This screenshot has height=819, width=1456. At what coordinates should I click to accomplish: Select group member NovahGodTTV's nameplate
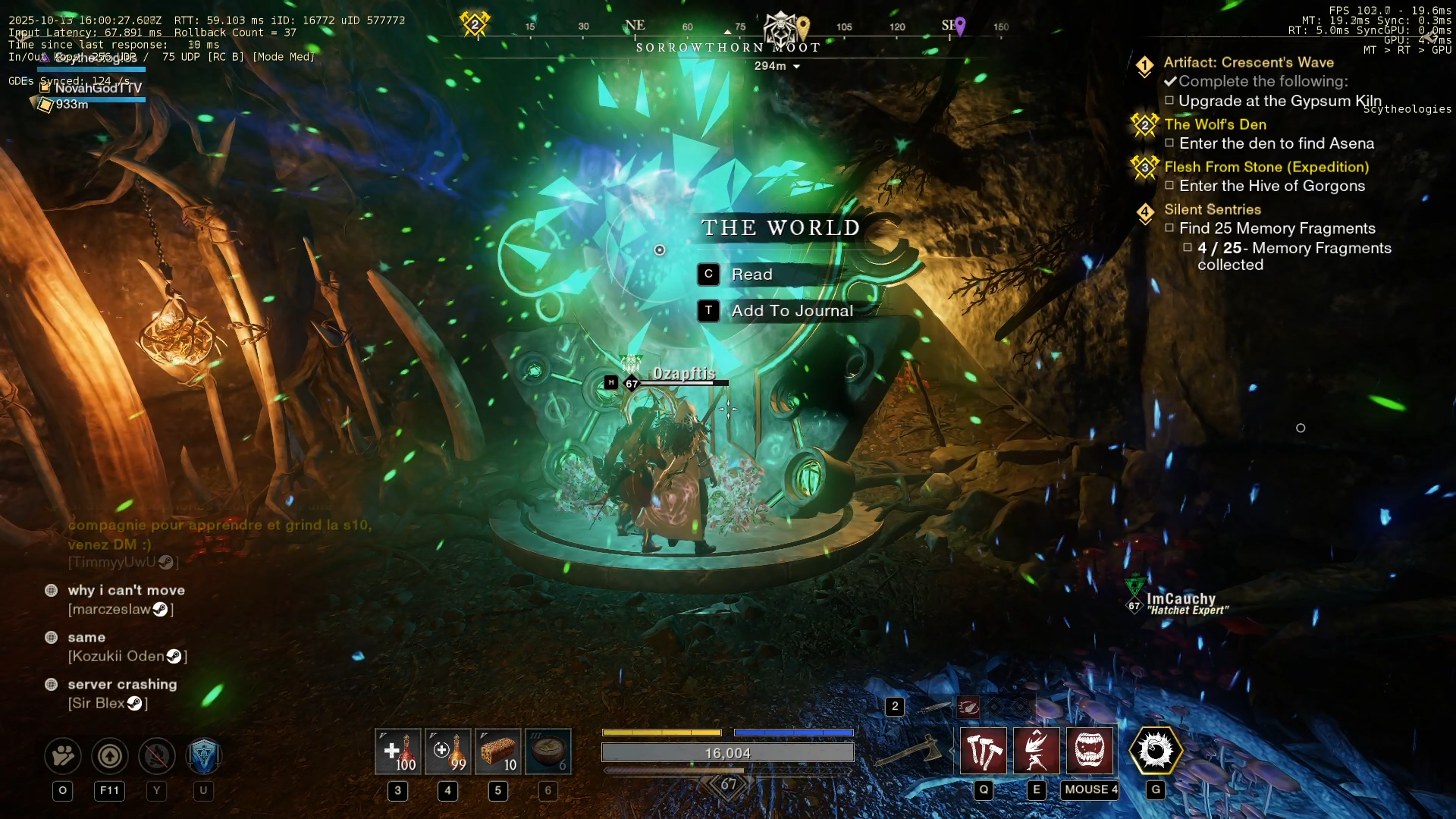[98, 88]
